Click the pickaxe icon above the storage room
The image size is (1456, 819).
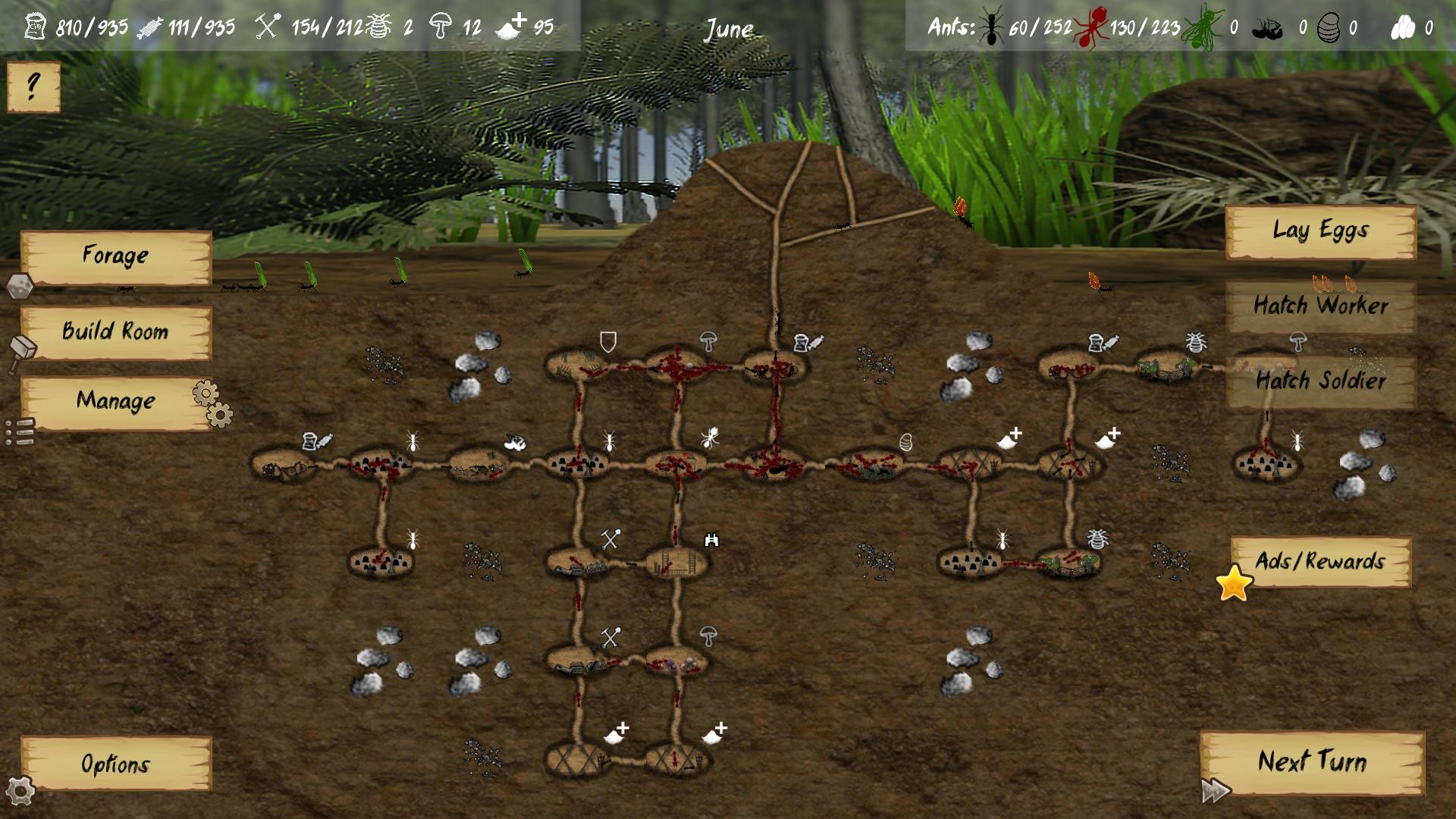tap(610, 540)
